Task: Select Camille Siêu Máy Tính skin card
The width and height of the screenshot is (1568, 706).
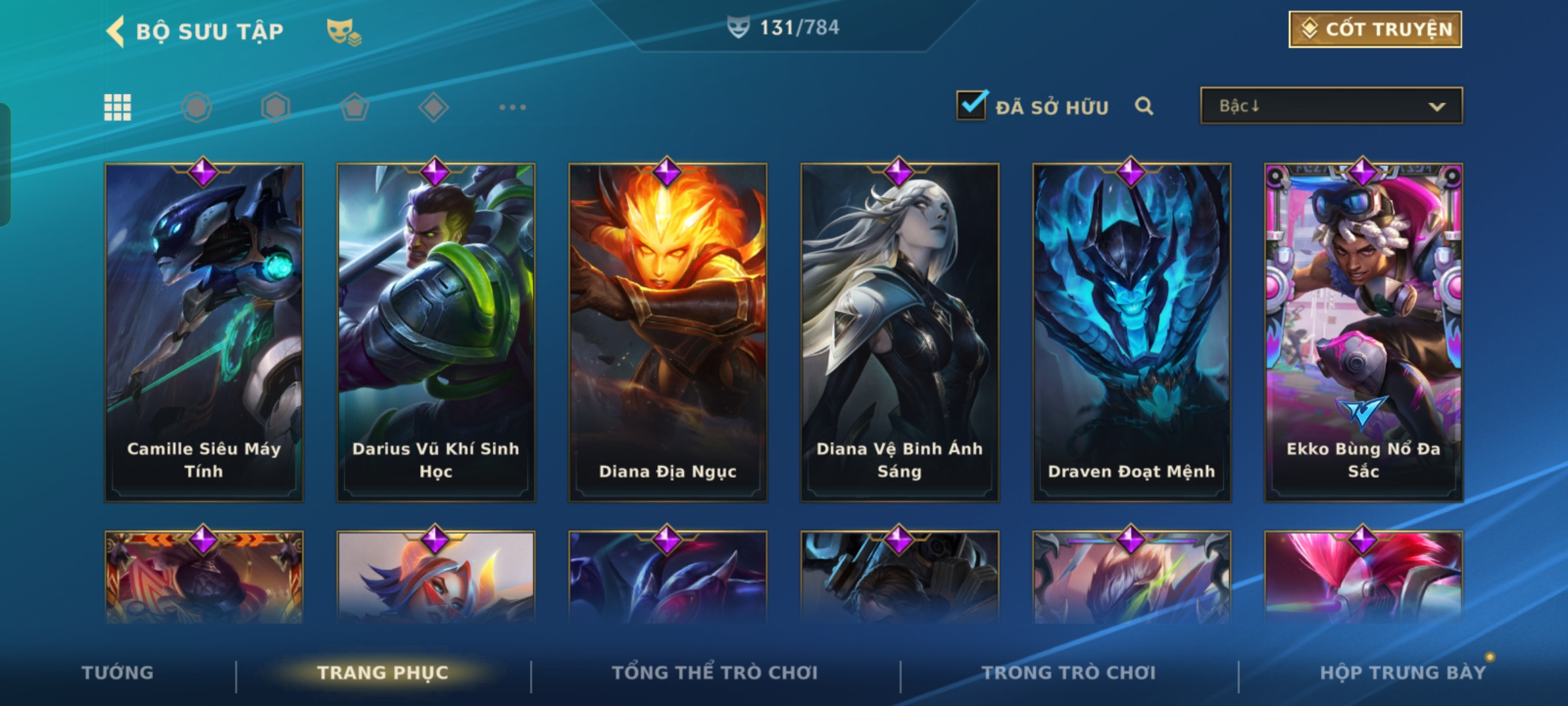Action: pos(204,332)
